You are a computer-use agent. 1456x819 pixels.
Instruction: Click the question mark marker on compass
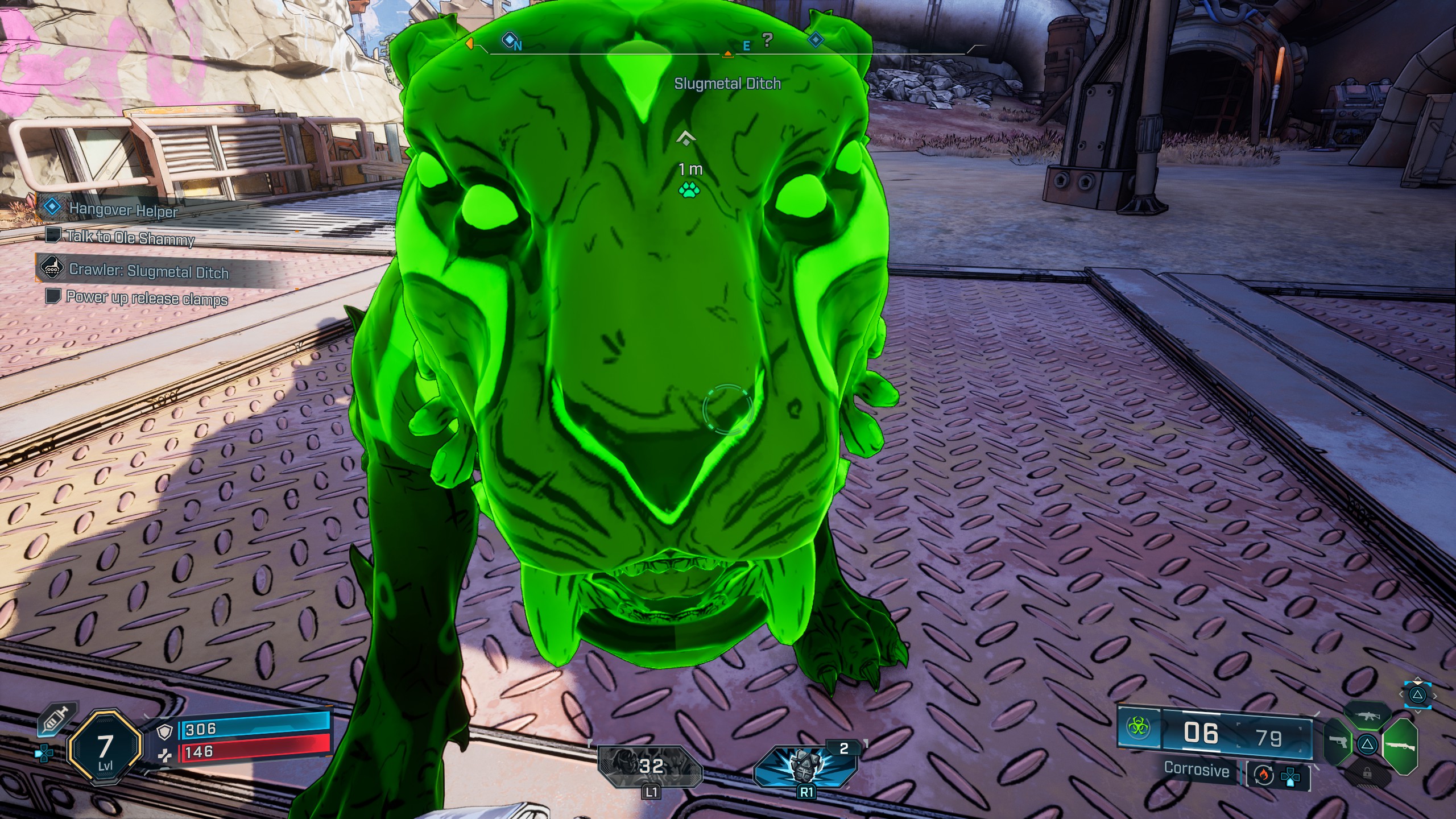tap(767, 40)
